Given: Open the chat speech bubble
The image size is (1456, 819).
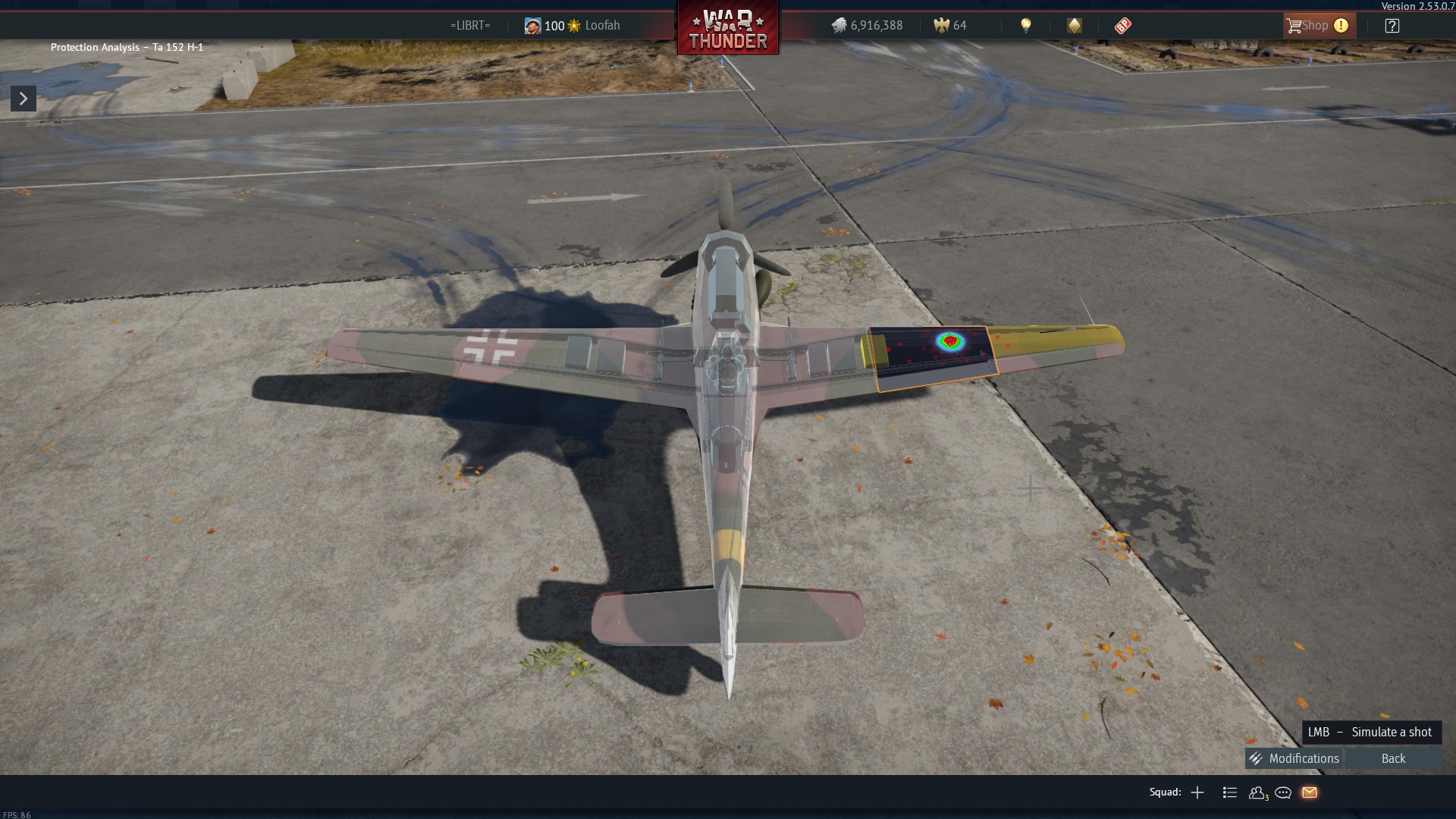Looking at the screenshot, I should (1283, 792).
